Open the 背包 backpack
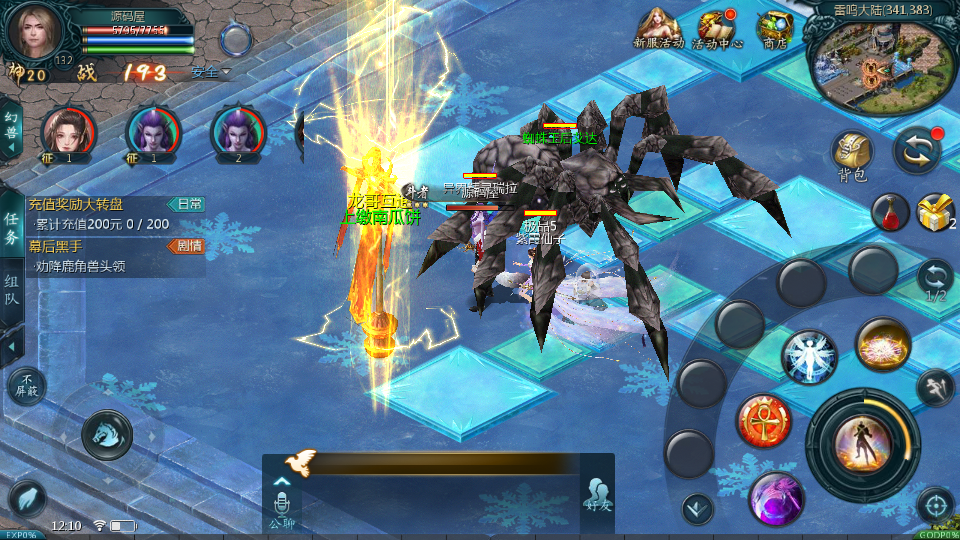Screen dimensions: 960x540 [x=853, y=154]
